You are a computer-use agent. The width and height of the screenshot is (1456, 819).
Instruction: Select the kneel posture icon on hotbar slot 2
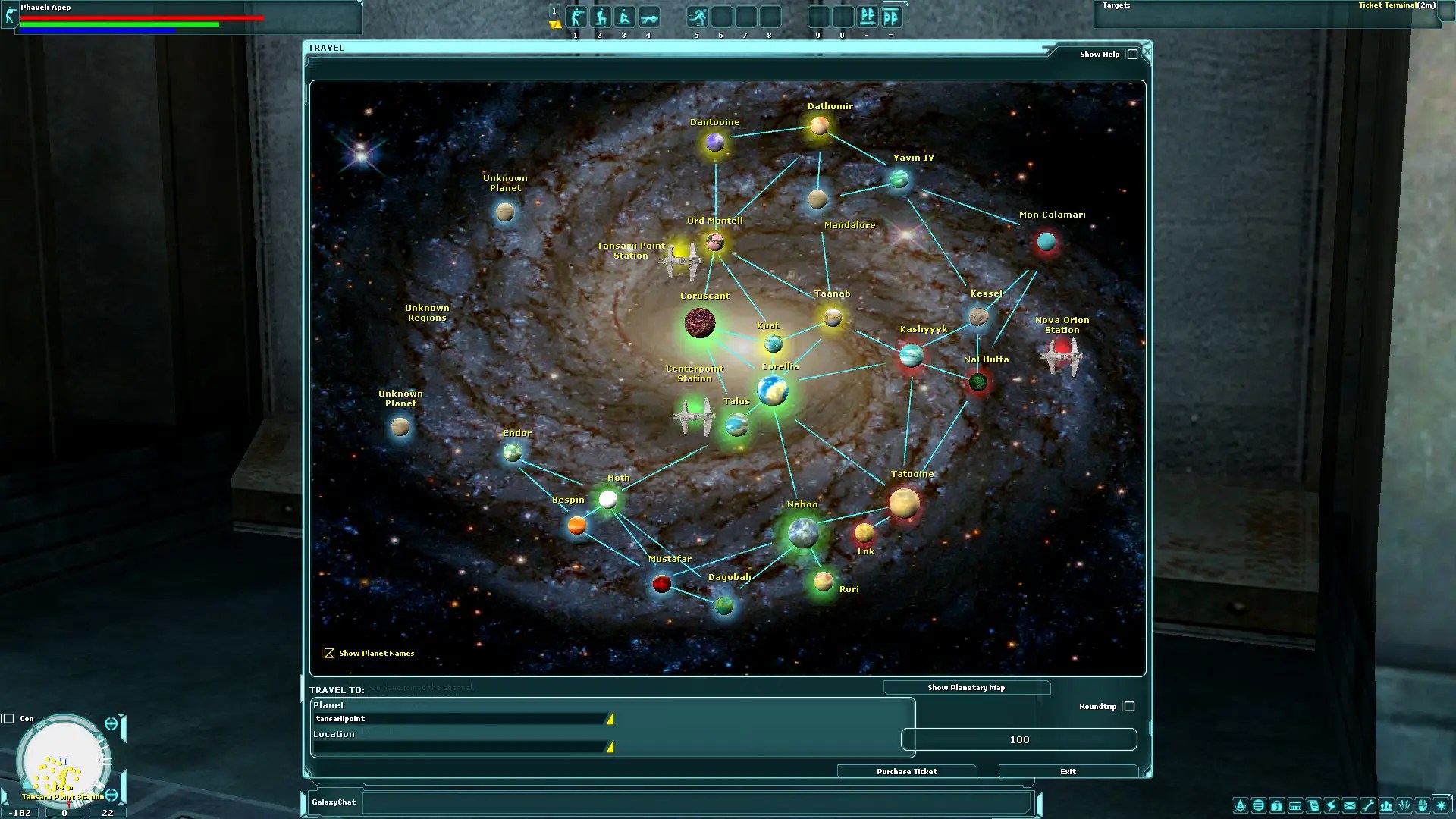(x=600, y=17)
